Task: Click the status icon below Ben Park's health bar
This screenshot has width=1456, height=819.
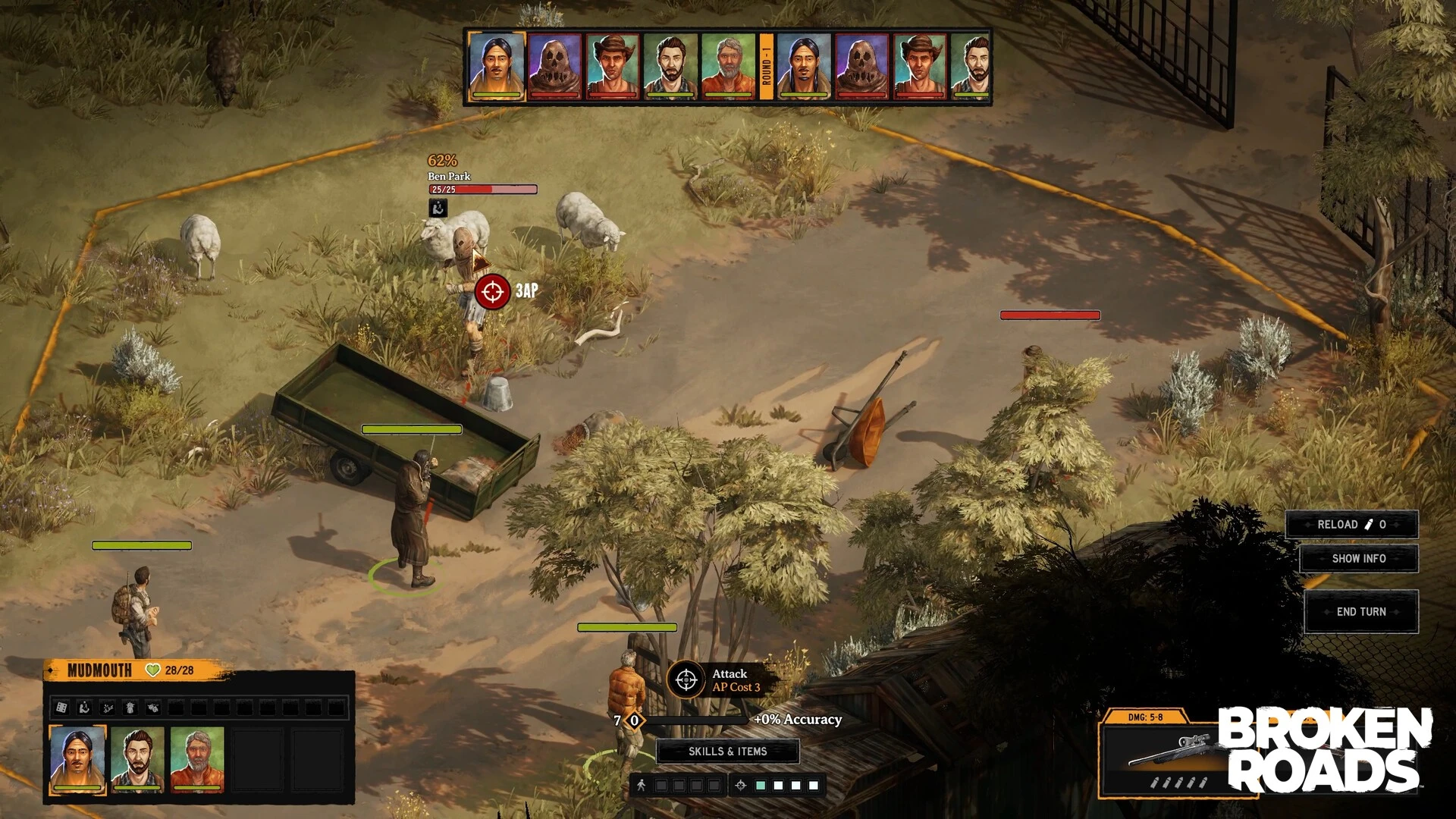Action: click(438, 209)
